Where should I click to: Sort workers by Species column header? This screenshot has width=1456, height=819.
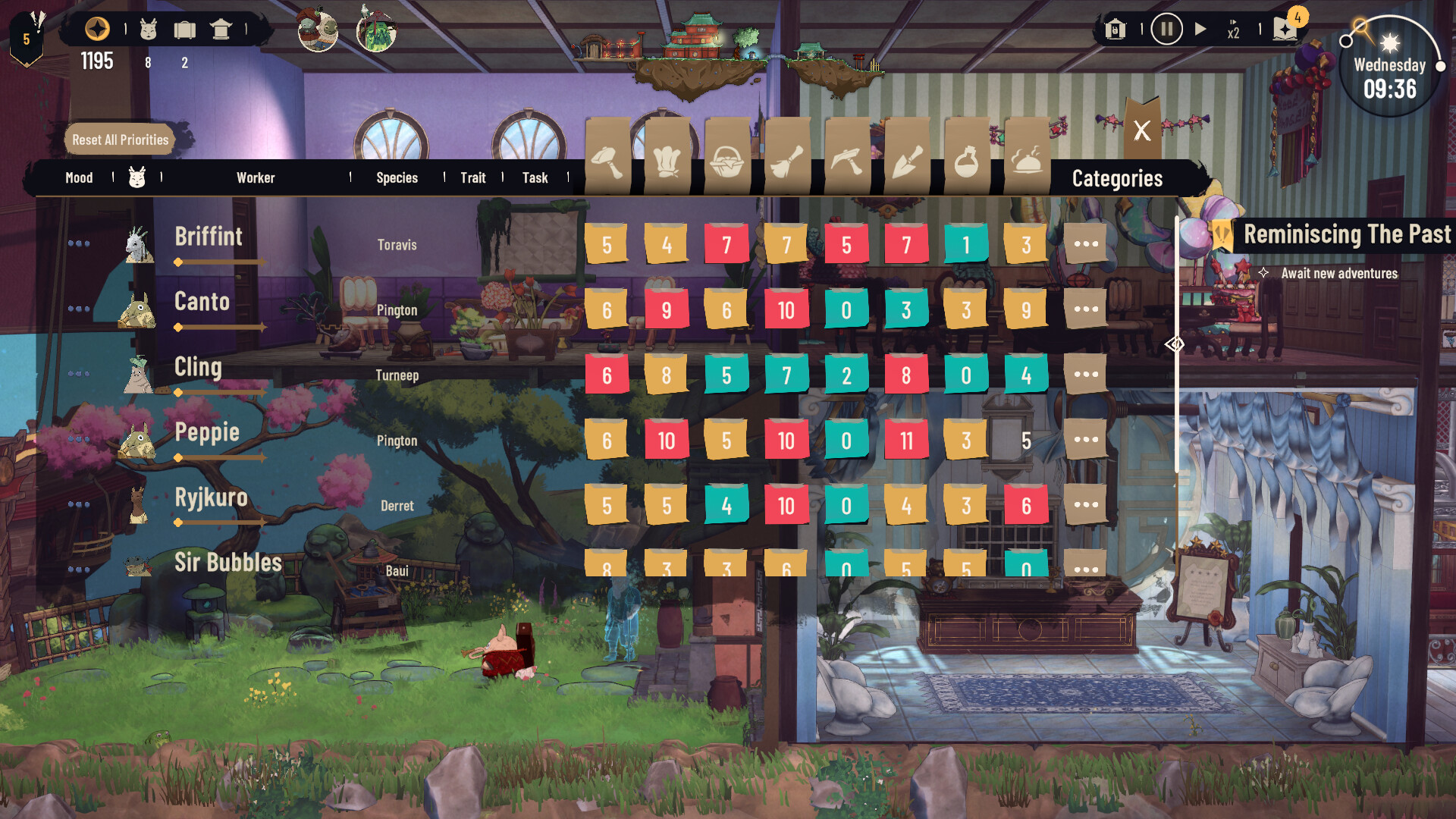(x=397, y=178)
